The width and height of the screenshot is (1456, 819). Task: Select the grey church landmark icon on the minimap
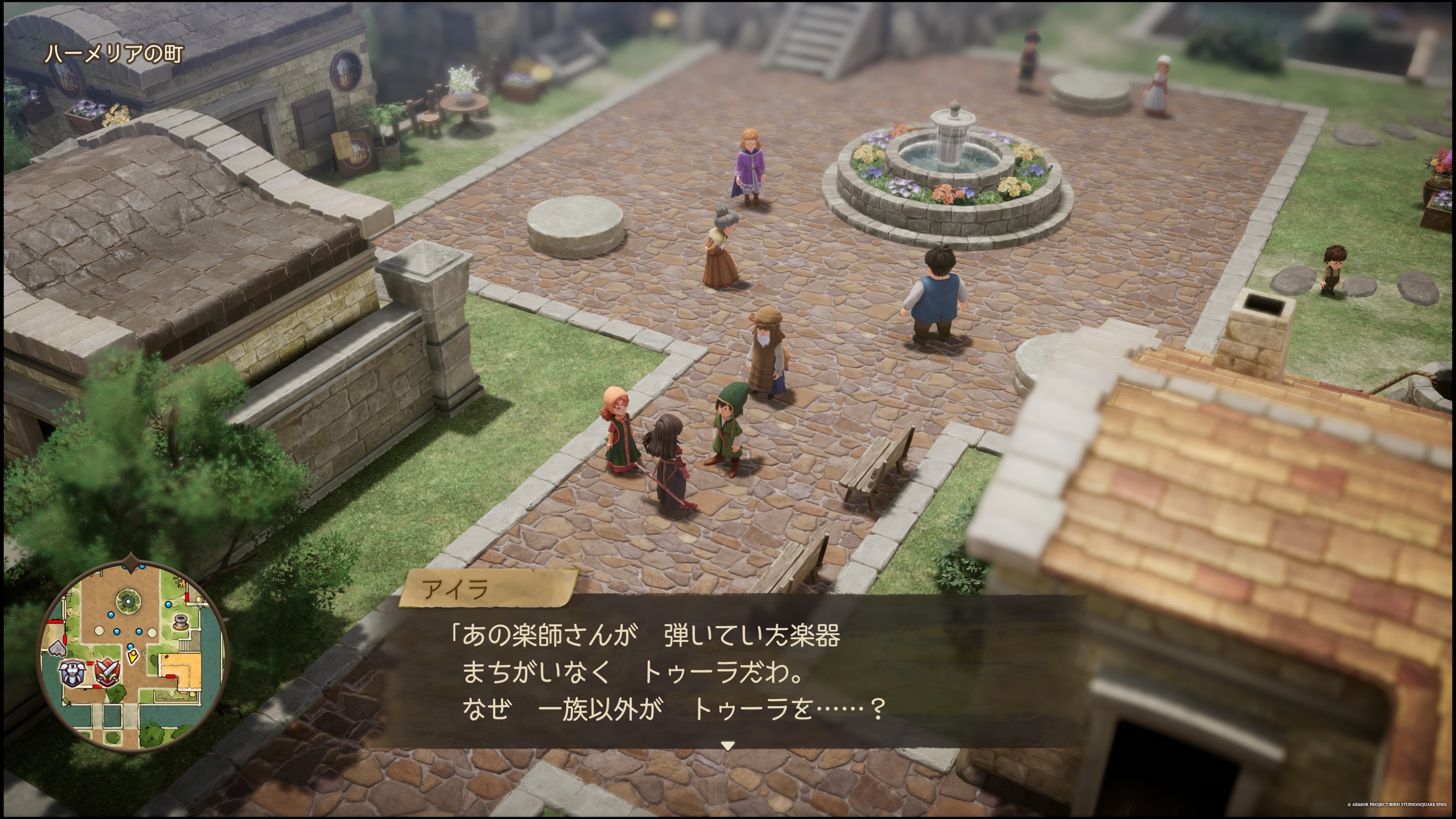[x=58, y=649]
